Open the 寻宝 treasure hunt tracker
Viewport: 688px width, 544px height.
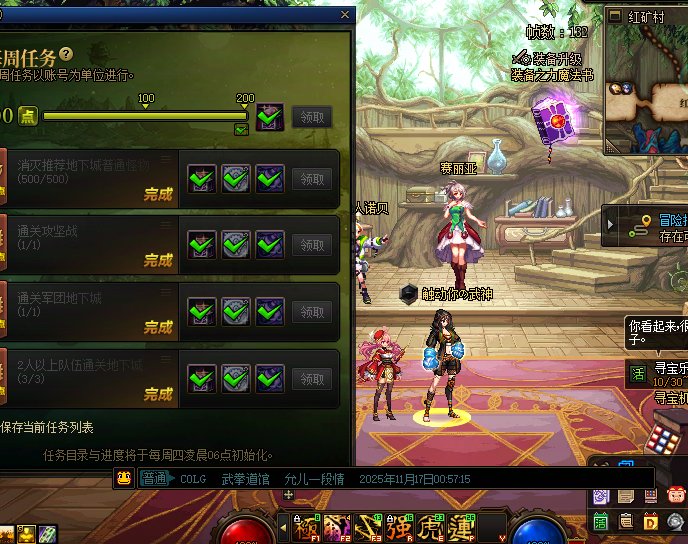638,373
